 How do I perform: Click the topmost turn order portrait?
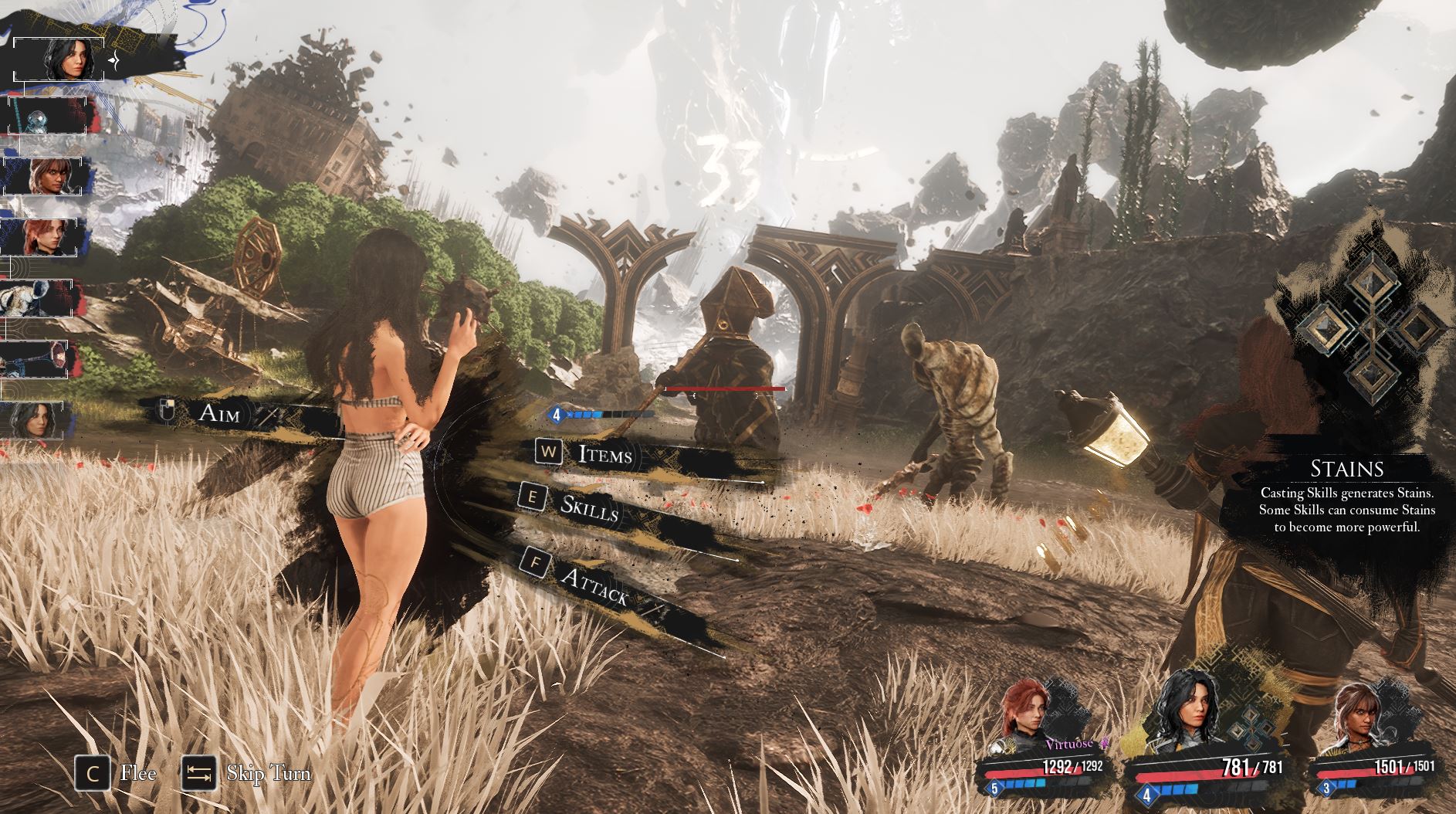(x=62, y=58)
